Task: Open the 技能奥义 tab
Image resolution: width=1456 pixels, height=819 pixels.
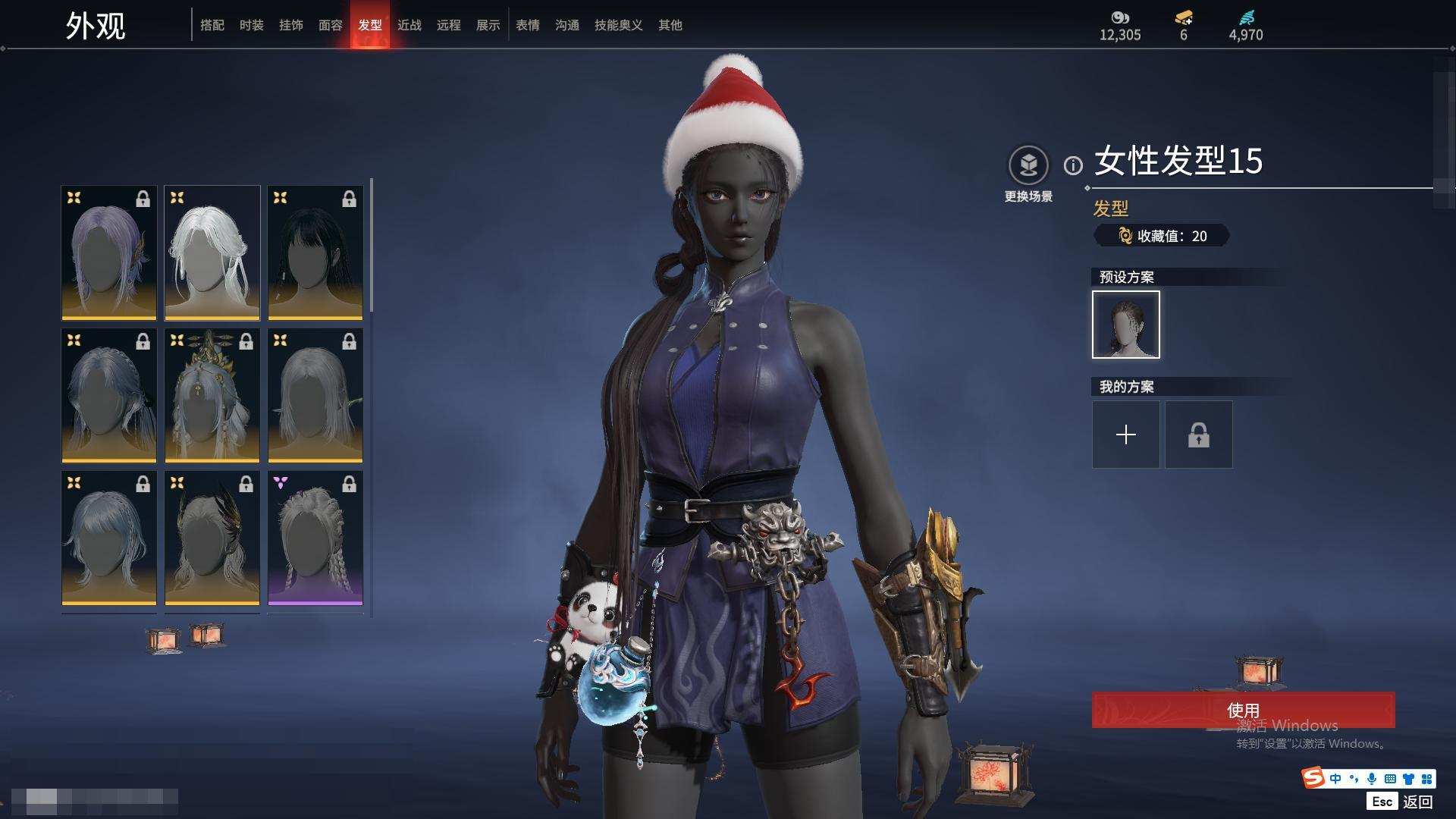Action: point(619,25)
